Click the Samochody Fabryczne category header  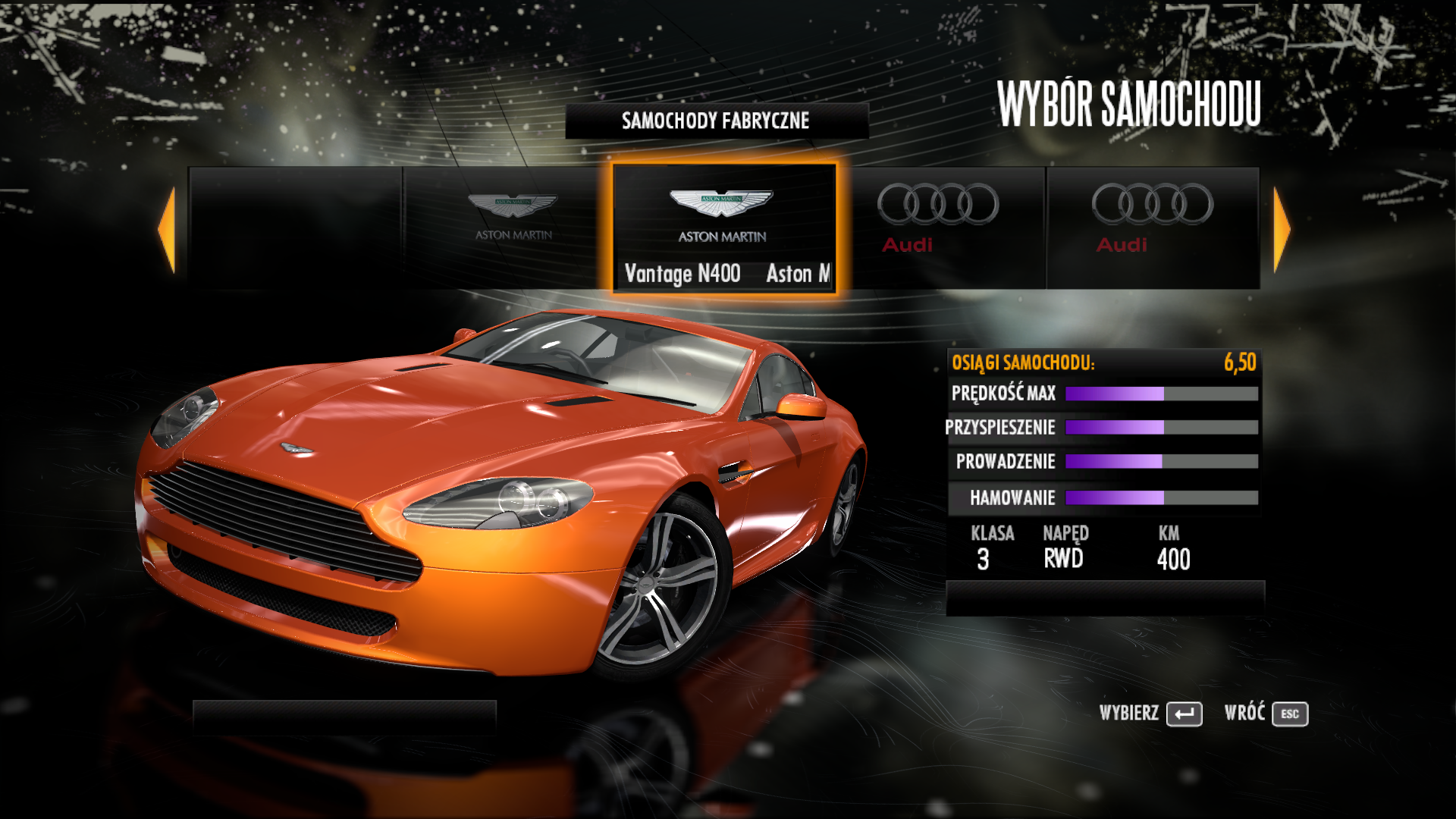716,121
